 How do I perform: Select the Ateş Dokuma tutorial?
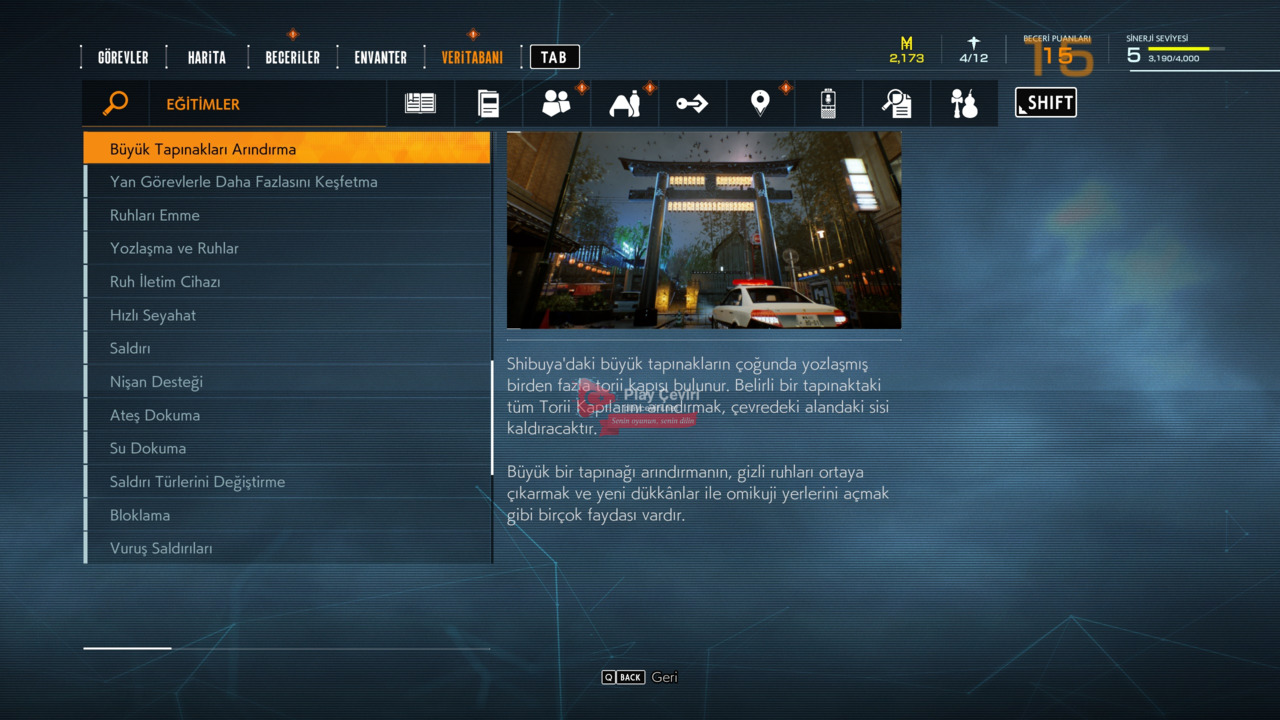(x=287, y=415)
